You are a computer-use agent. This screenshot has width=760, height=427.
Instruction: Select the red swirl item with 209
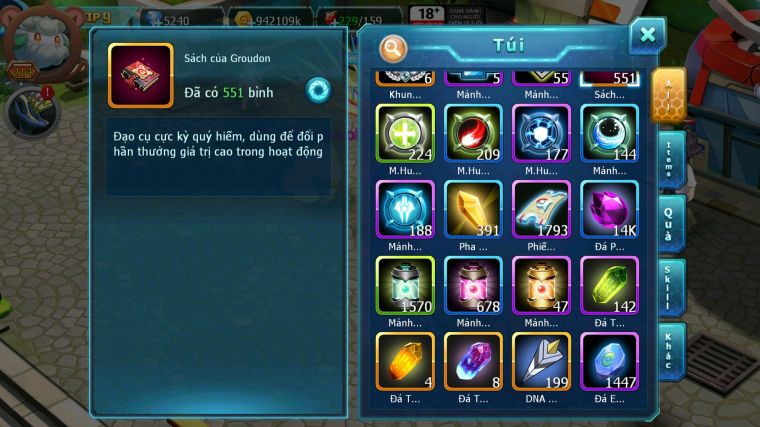473,134
